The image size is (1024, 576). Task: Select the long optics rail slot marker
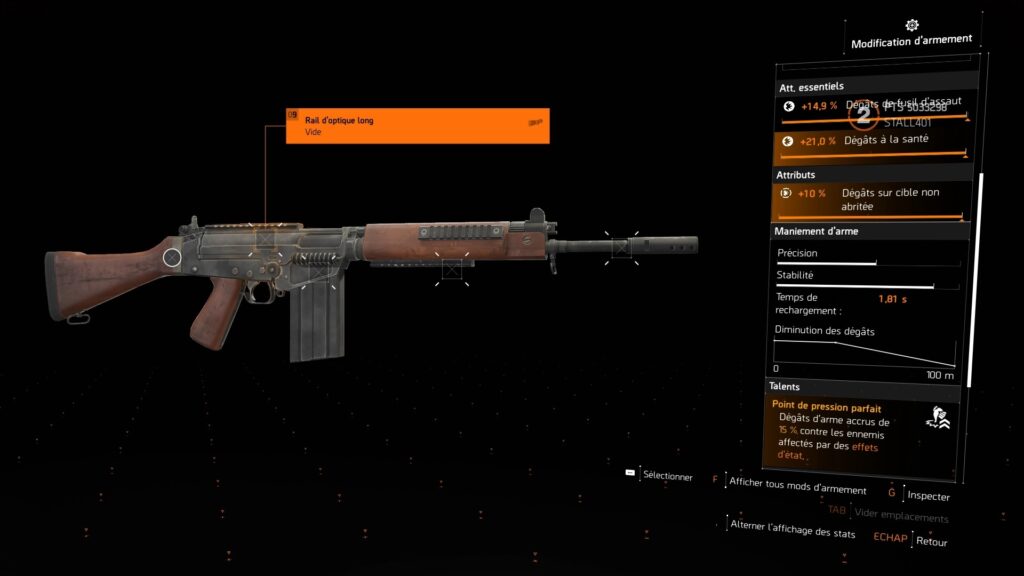[x=266, y=239]
